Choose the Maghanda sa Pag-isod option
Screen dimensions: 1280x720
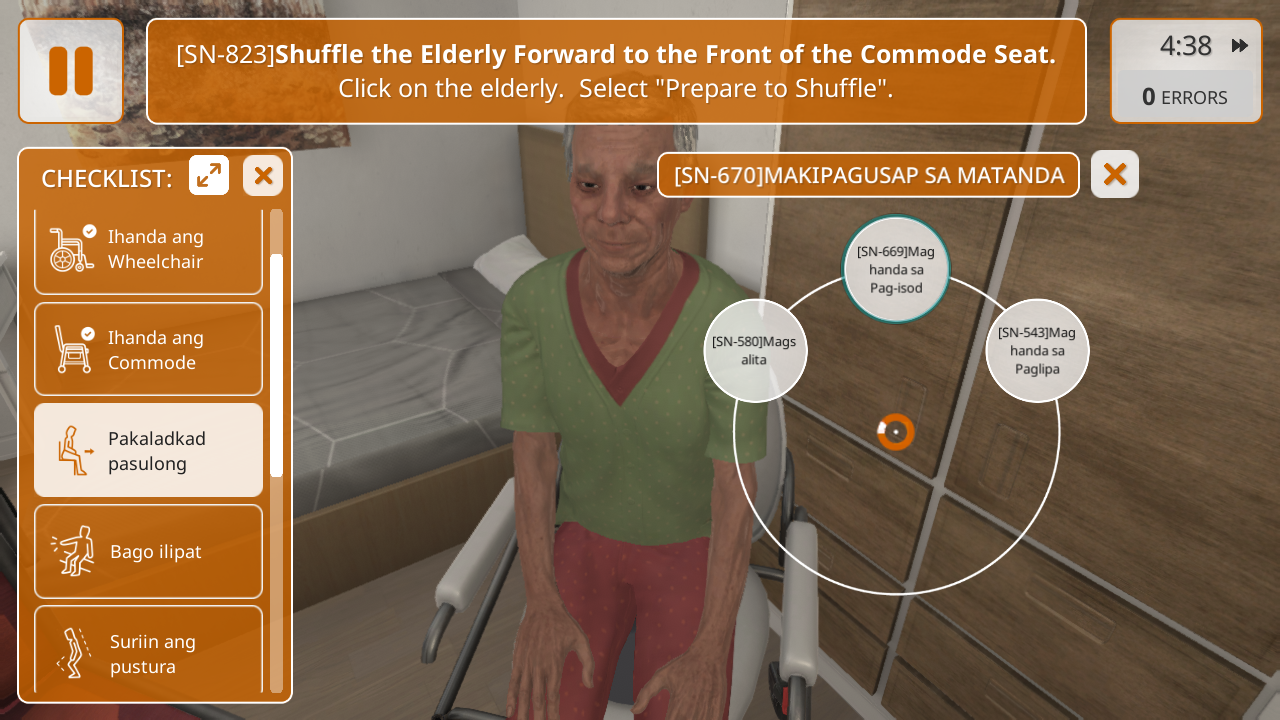point(895,270)
